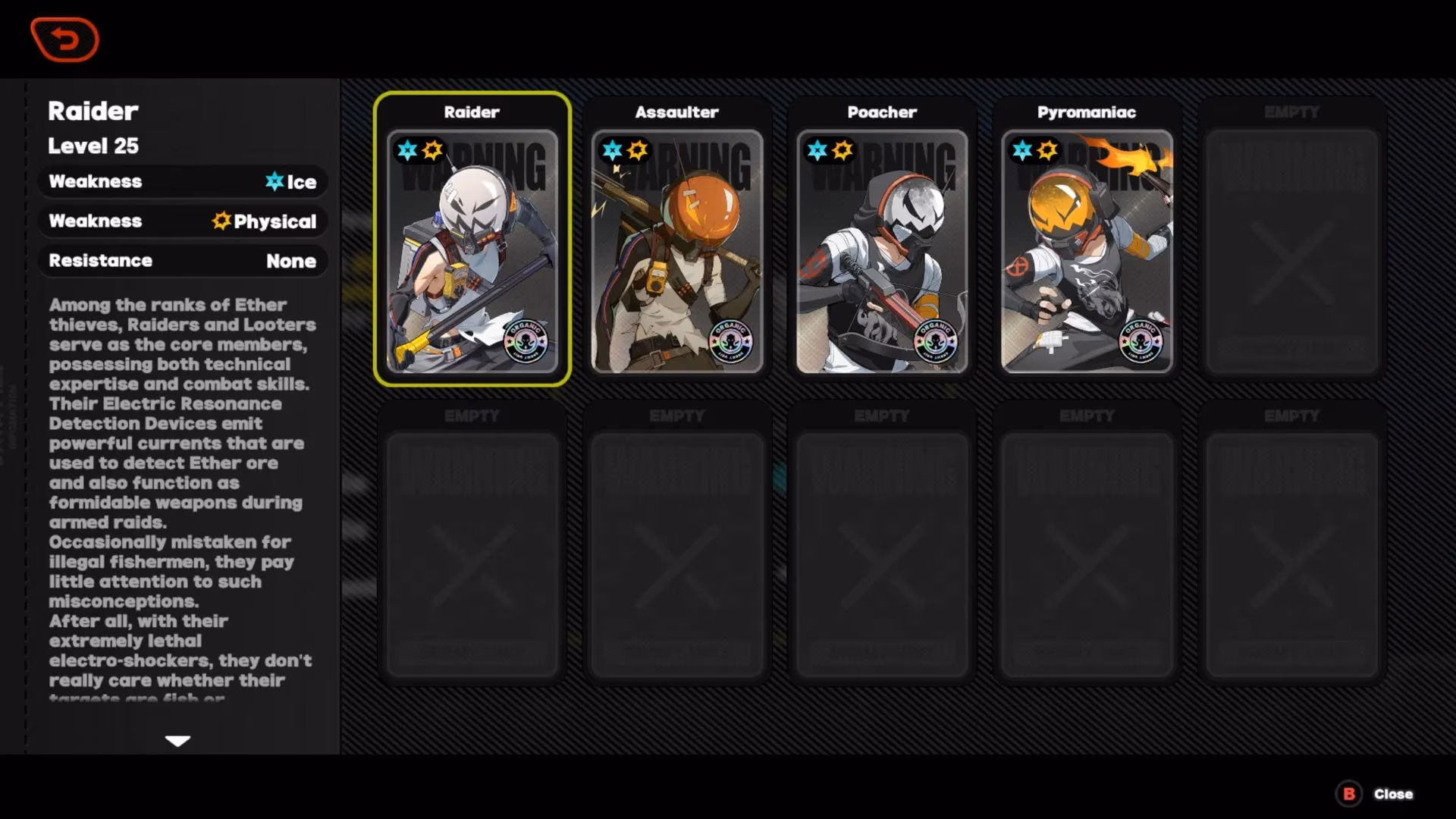The width and height of the screenshot is (1456, 819).
Task: Click the orange back arrow button
Action: click(64, 39)
